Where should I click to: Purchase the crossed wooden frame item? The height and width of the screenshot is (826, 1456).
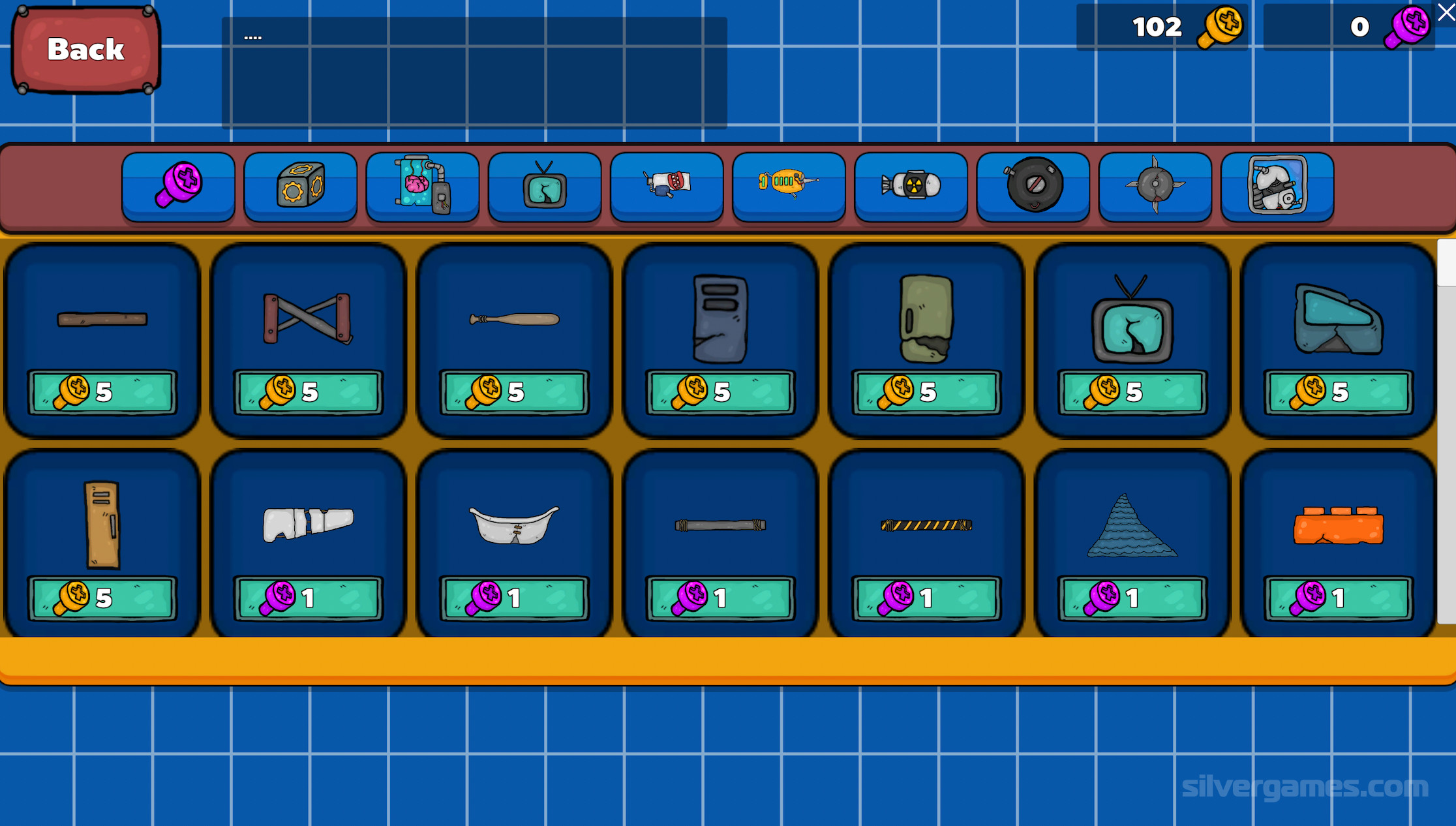[308, 392]
